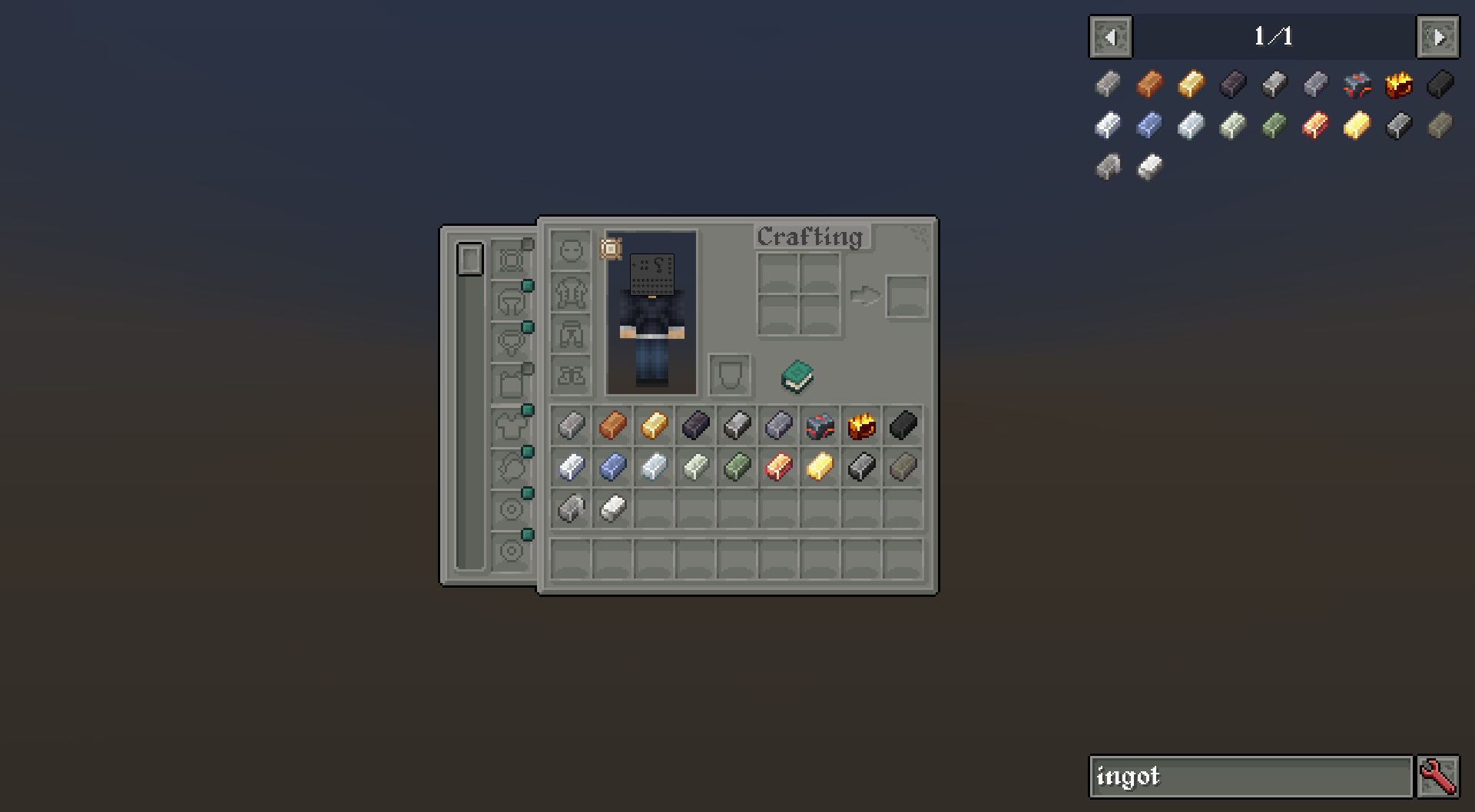Select the blue ingot in the inventory
The image size is (1475, 812).
click(x=612, y=466)
